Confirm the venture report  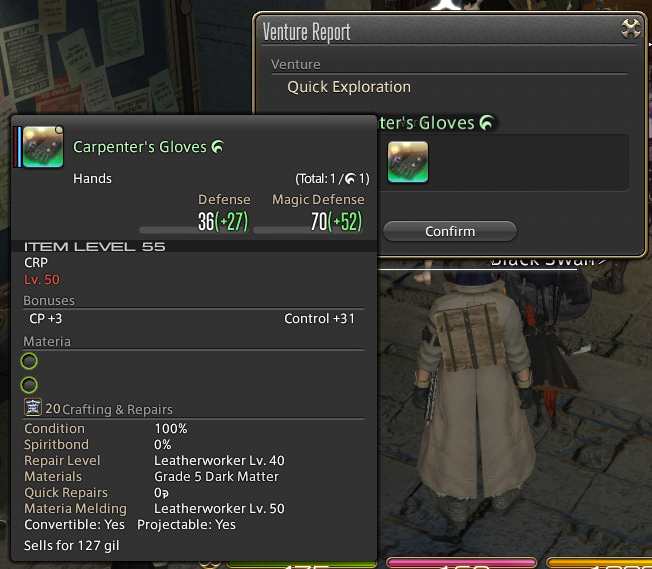449,231
